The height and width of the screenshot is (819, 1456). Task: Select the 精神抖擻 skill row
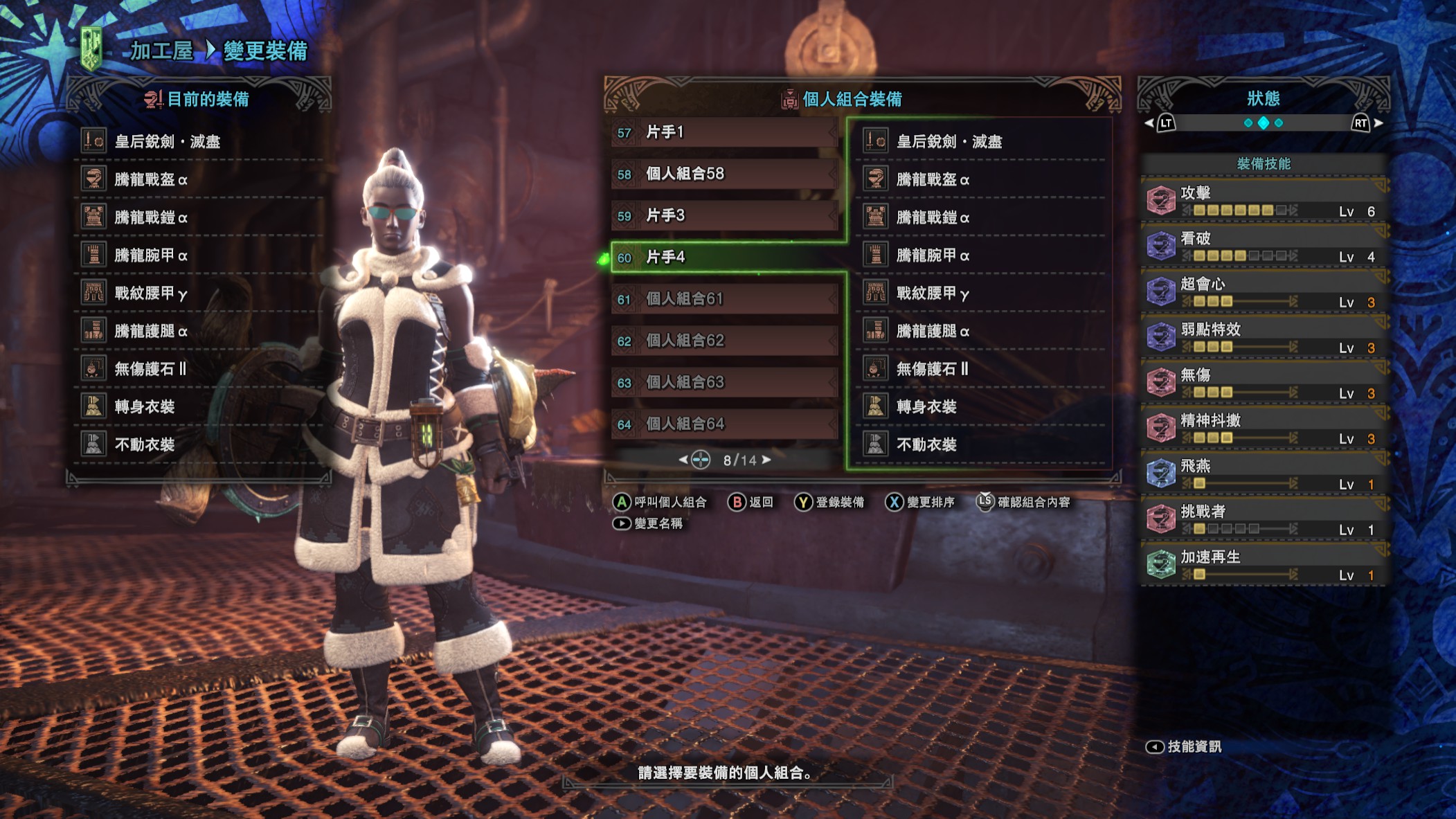coord(1263,429)
